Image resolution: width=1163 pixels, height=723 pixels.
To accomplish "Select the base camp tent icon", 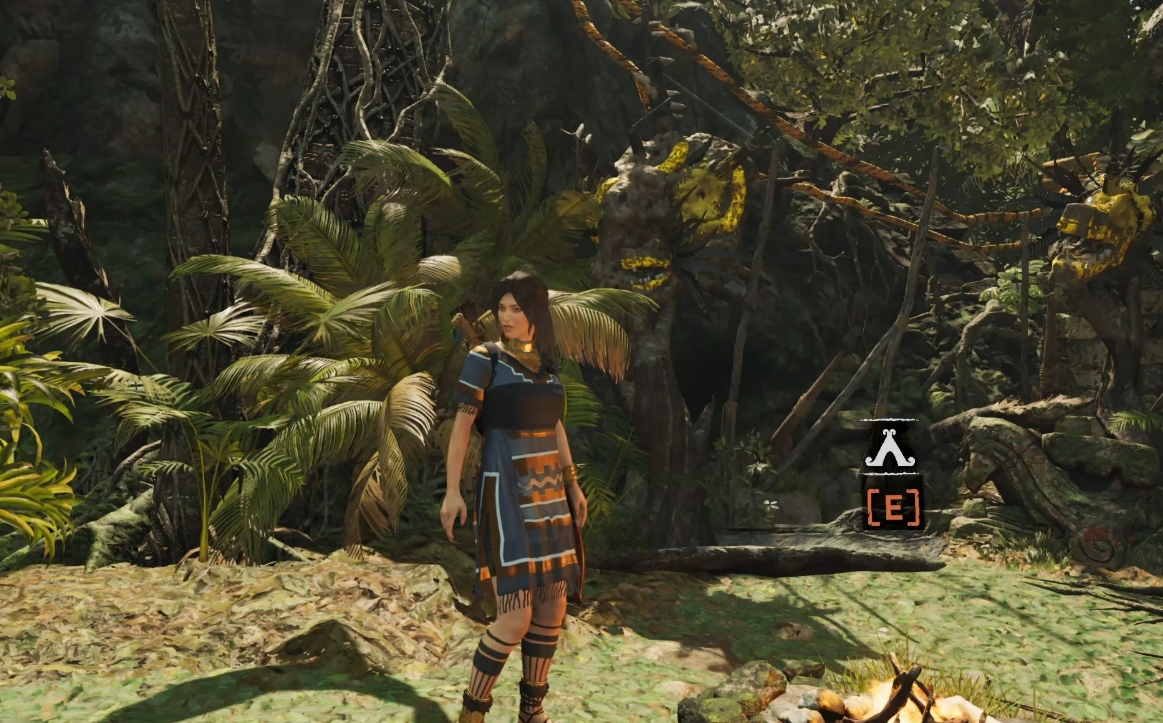I will tap(891, 450).
